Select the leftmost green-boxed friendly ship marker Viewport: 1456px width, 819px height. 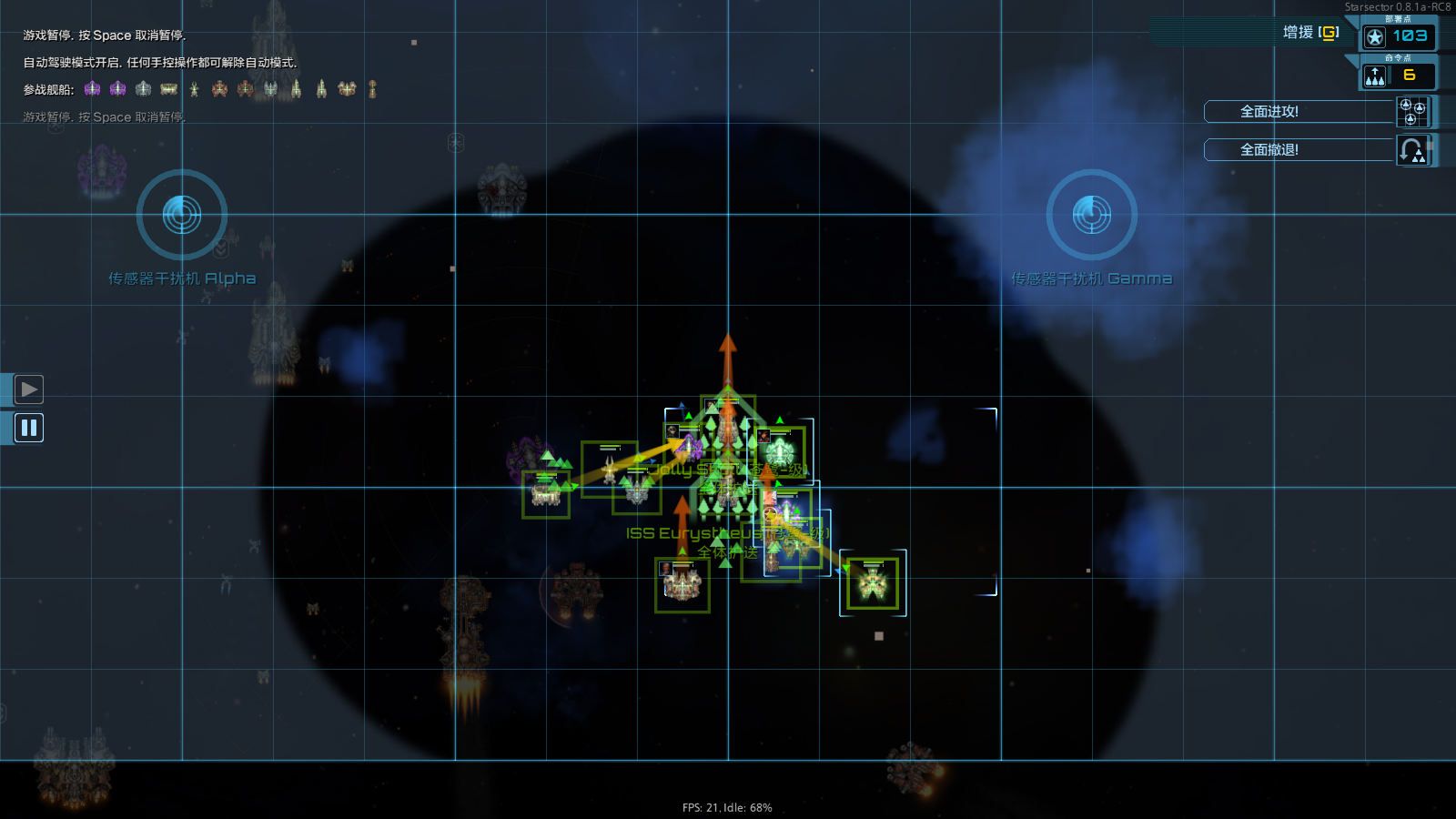[545, 494]
